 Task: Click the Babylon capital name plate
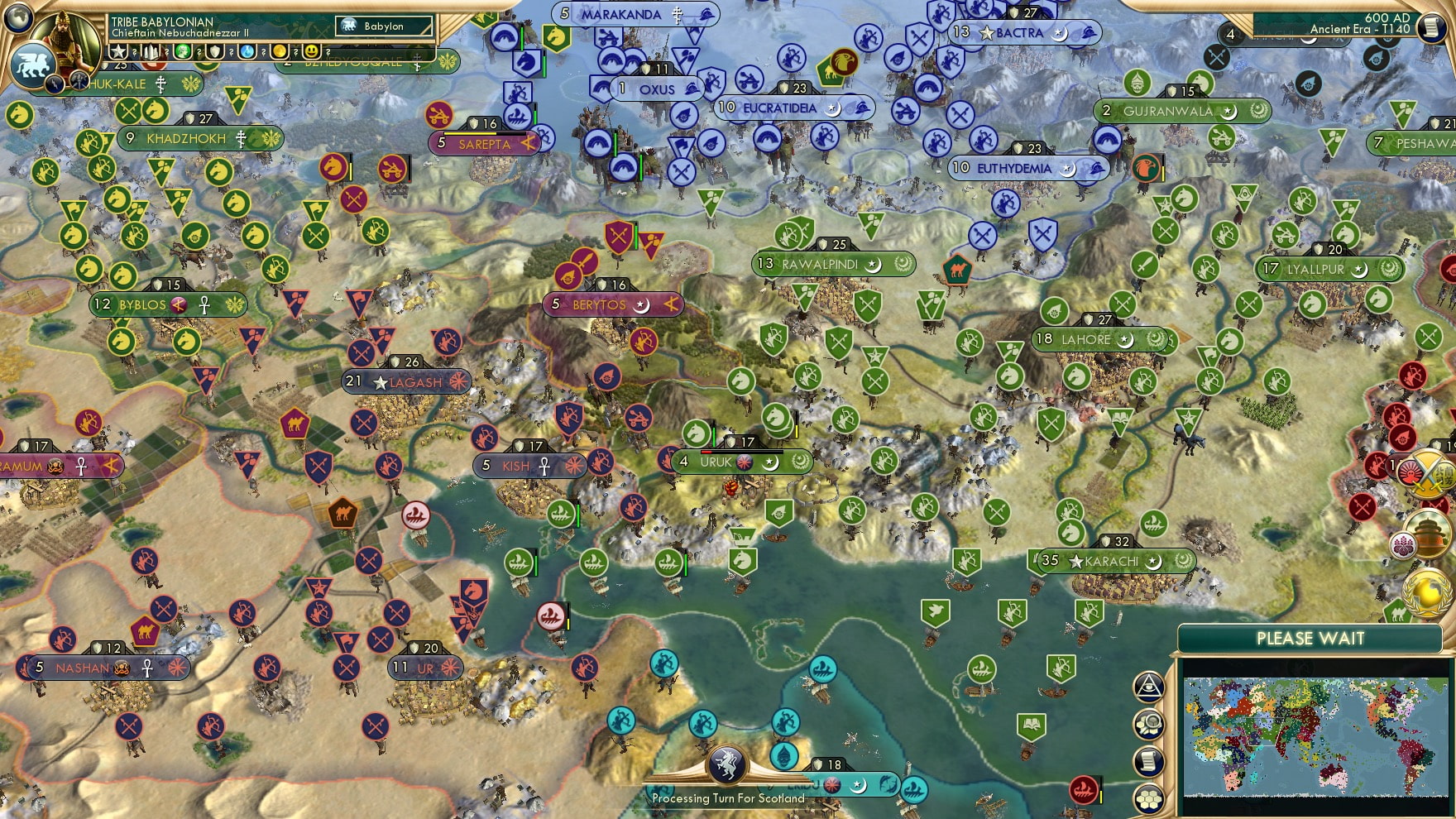382,26
